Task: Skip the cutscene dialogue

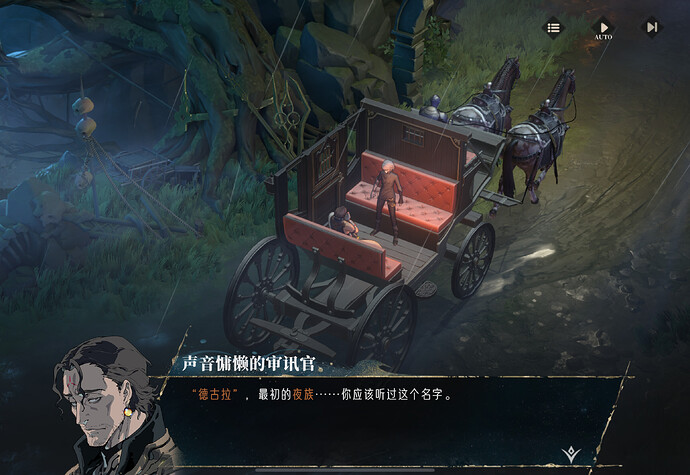Action: click(651, 28)
